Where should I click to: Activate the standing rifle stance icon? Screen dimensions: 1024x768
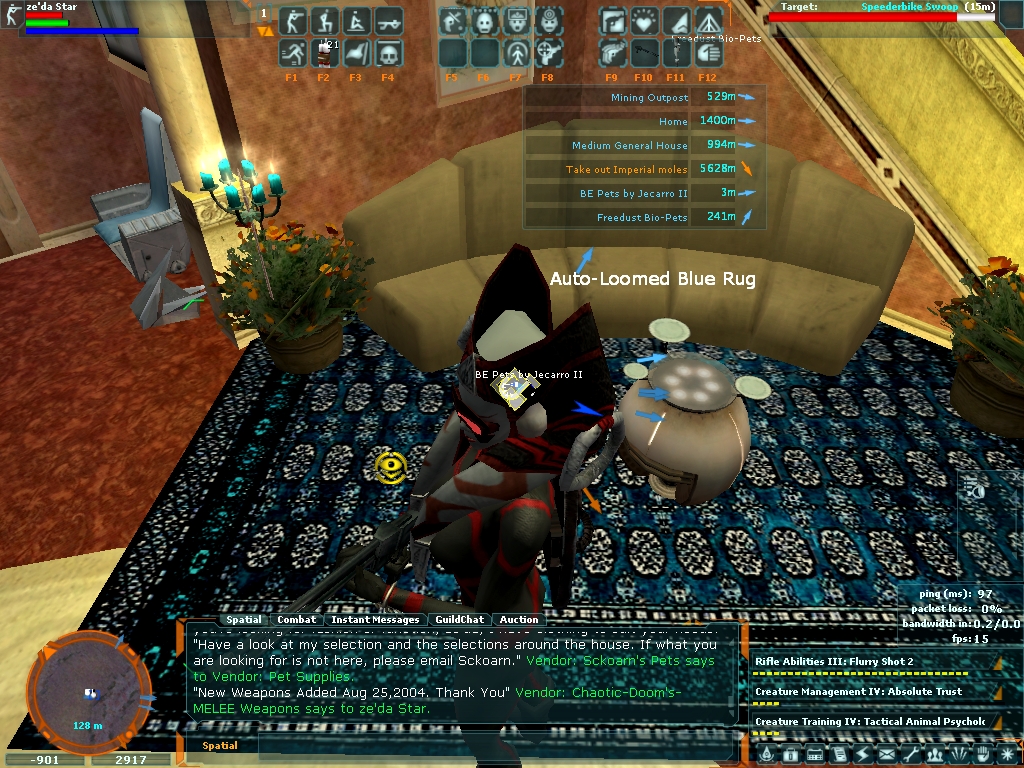coord(292,21)
